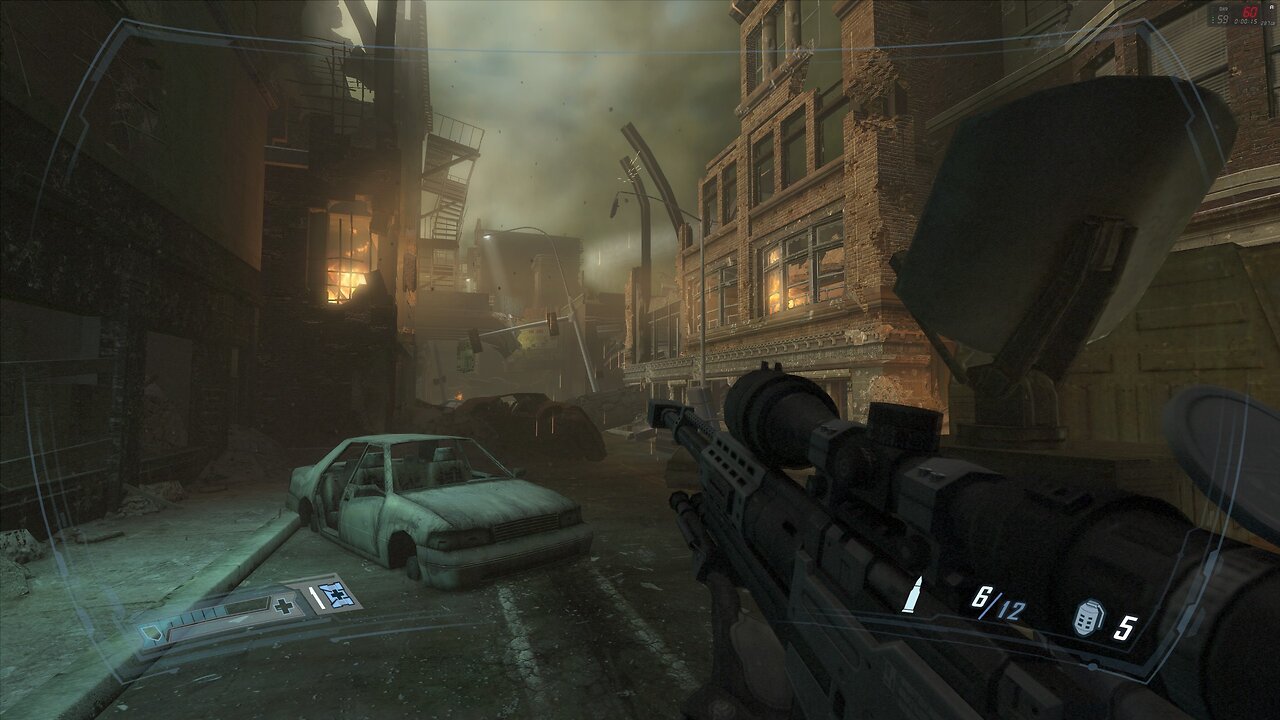Select the frag grenade icon
Screen dimensions: 1280x720
(1087, 619)
